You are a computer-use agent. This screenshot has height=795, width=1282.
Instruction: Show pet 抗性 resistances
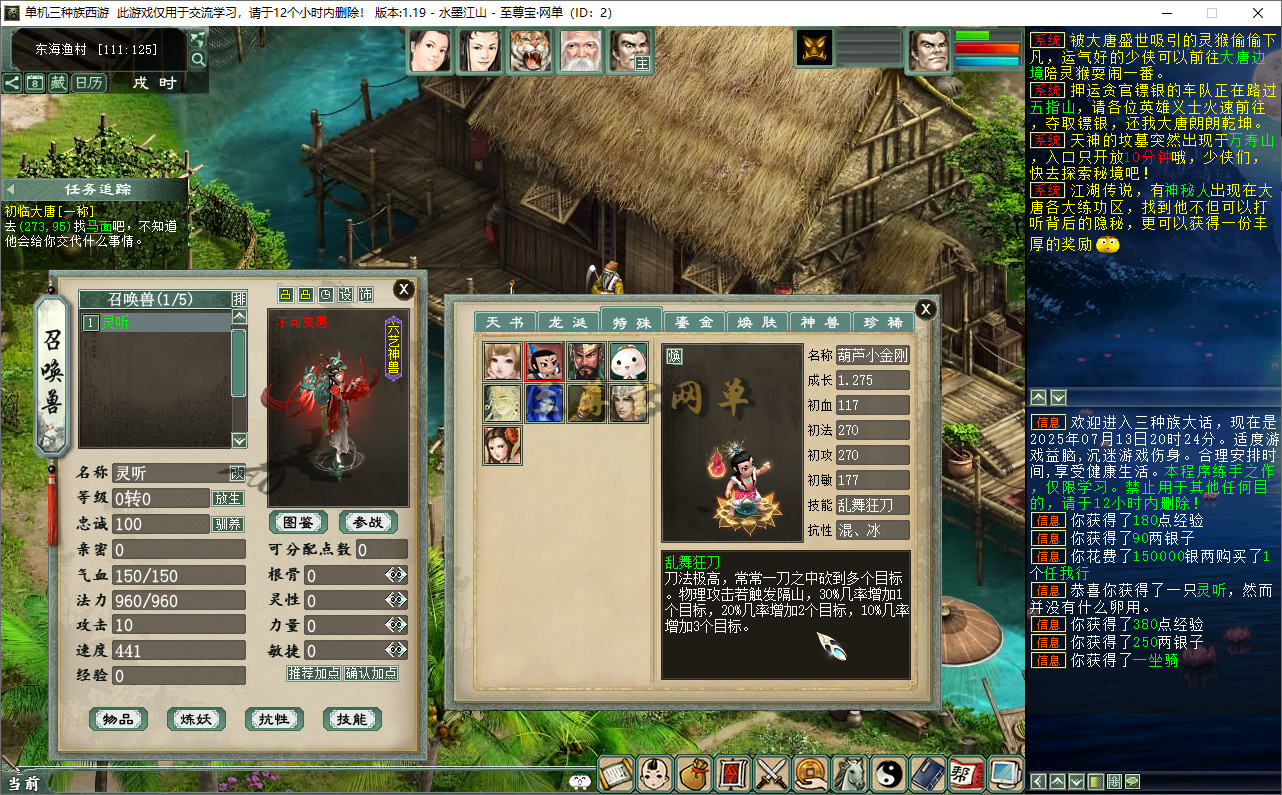274,719
